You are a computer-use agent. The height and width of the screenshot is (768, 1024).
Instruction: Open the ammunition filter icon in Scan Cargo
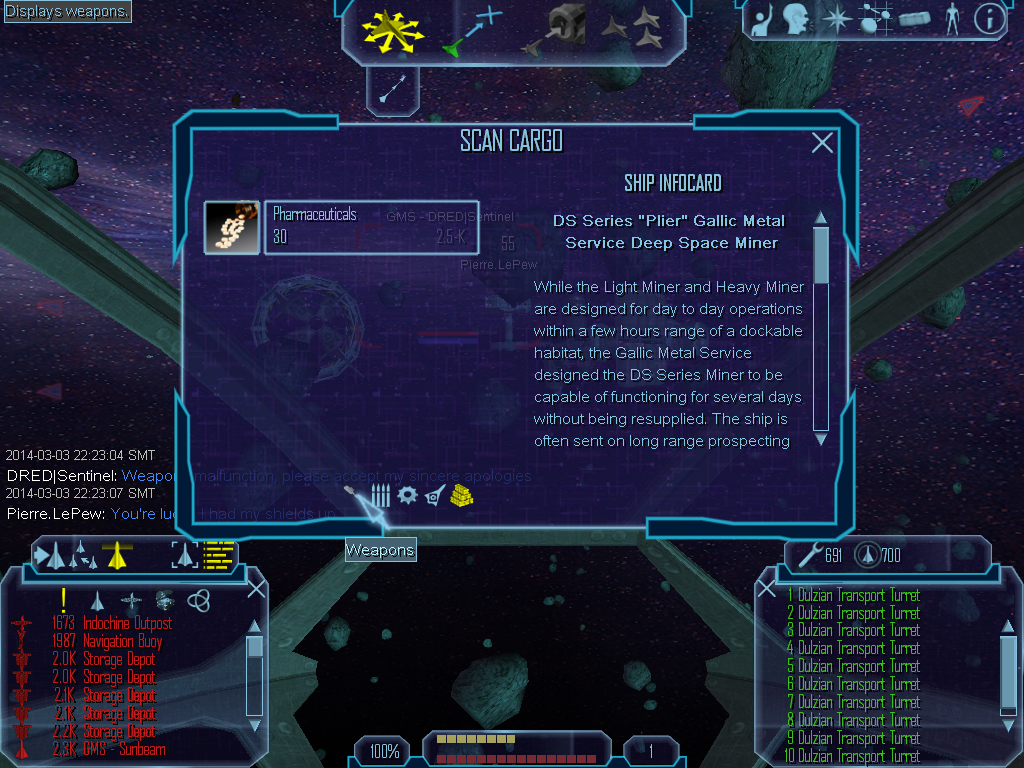click(381, 495)
